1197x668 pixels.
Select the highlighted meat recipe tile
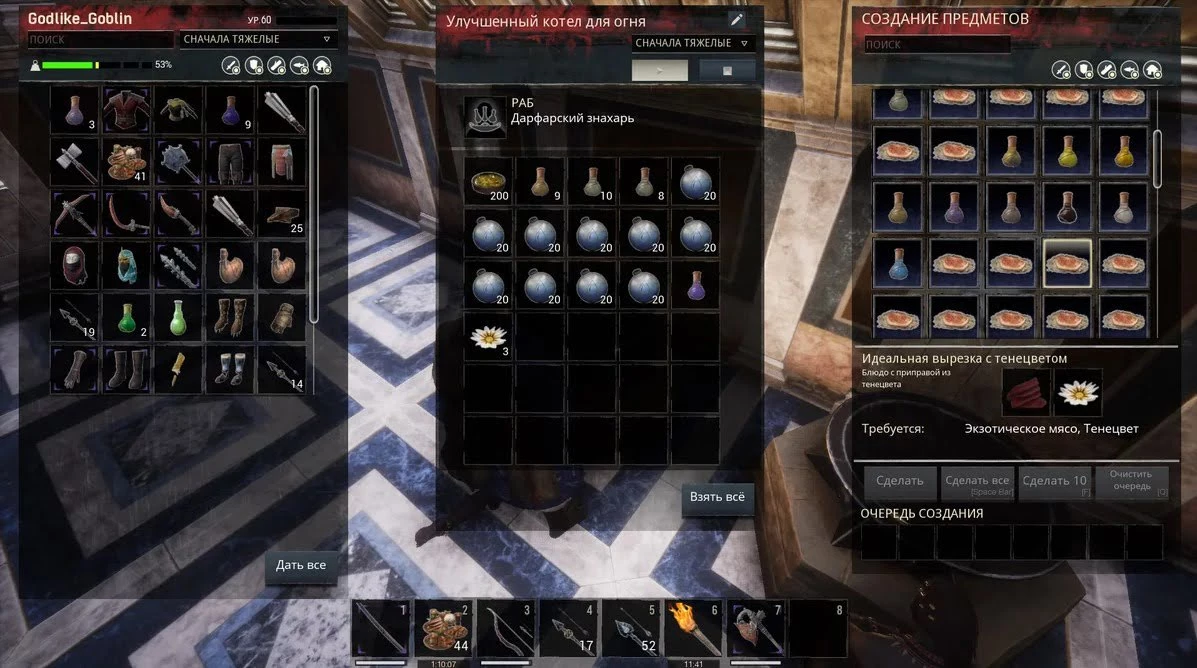(1066, 263)
